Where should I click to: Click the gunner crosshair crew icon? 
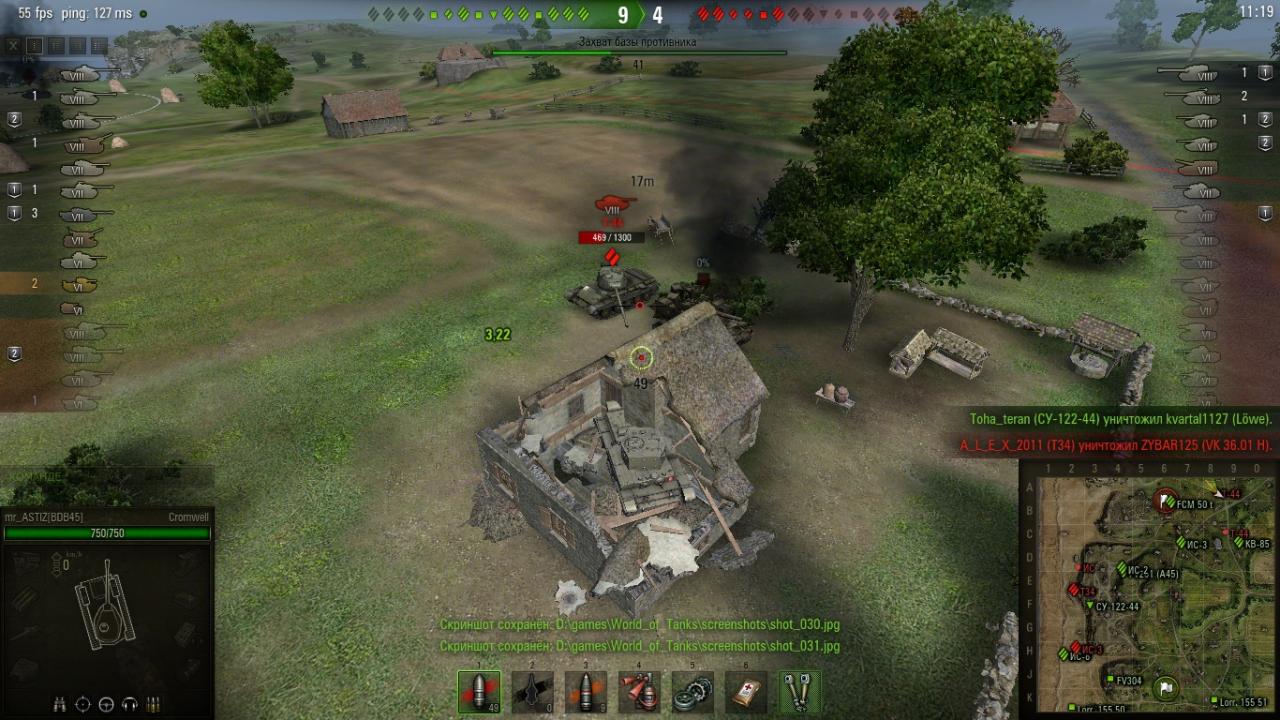83,703
